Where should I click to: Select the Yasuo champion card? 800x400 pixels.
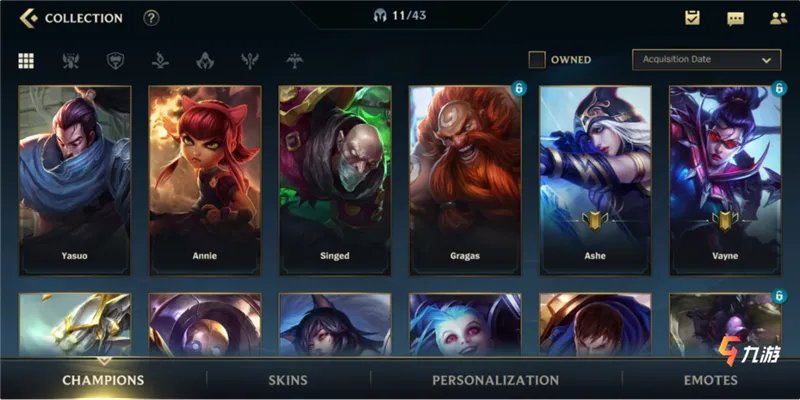tap(75, 178)
